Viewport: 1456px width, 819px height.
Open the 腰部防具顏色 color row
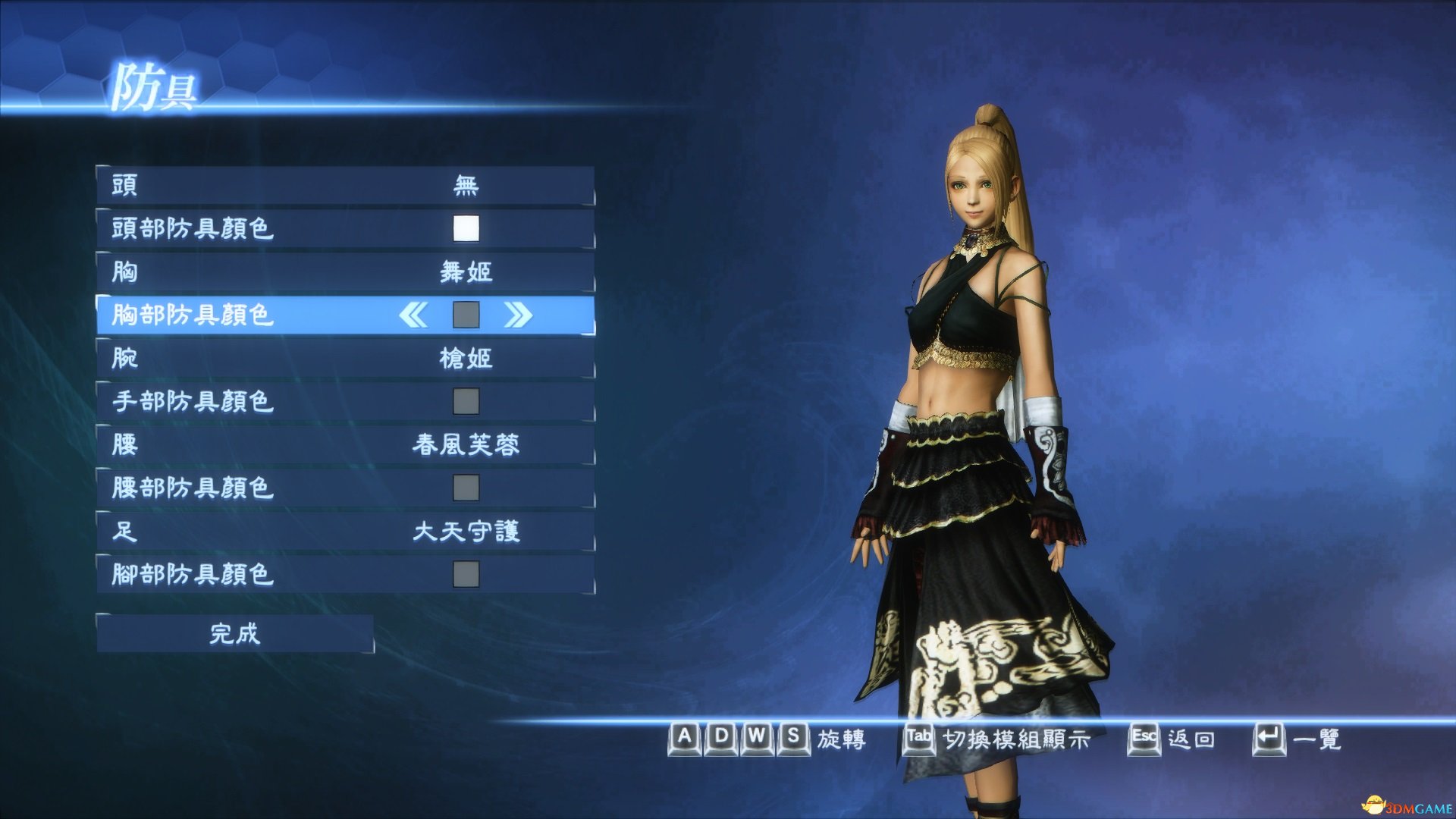[345, 488]
